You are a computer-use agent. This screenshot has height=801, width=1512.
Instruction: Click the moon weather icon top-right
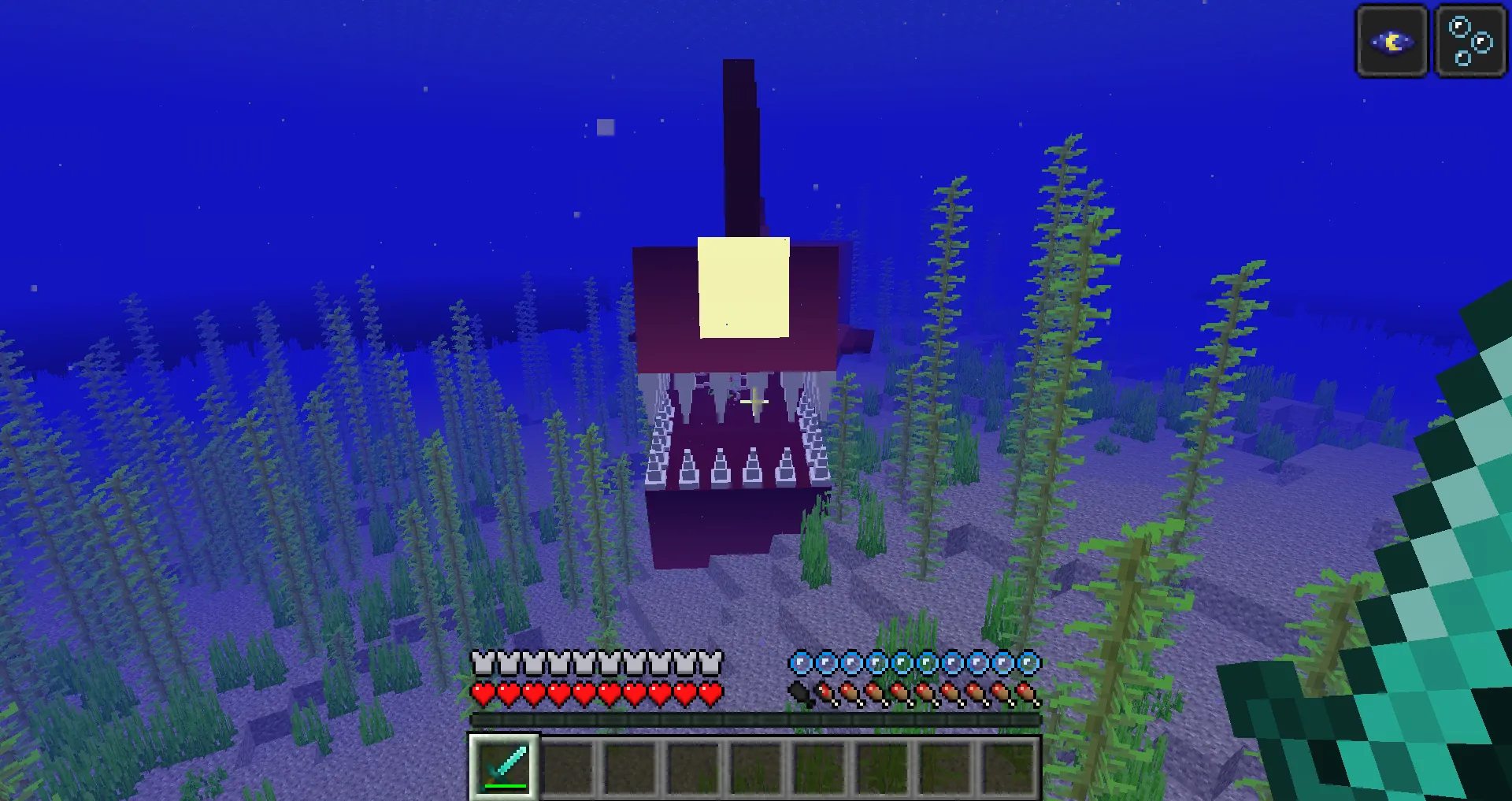(x=1391, y=41)
